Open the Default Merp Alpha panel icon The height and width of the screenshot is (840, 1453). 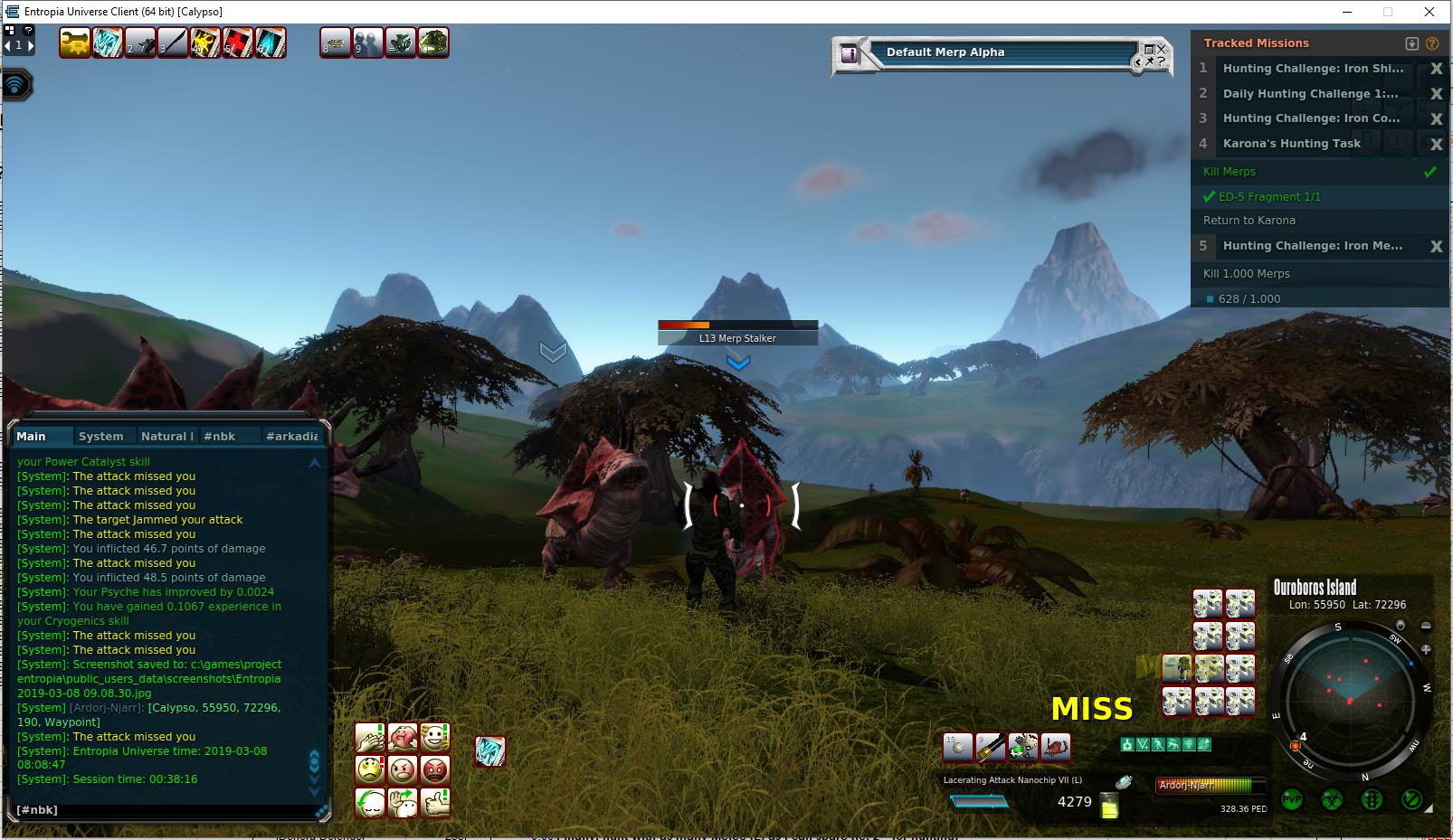[x=849, y=53]
